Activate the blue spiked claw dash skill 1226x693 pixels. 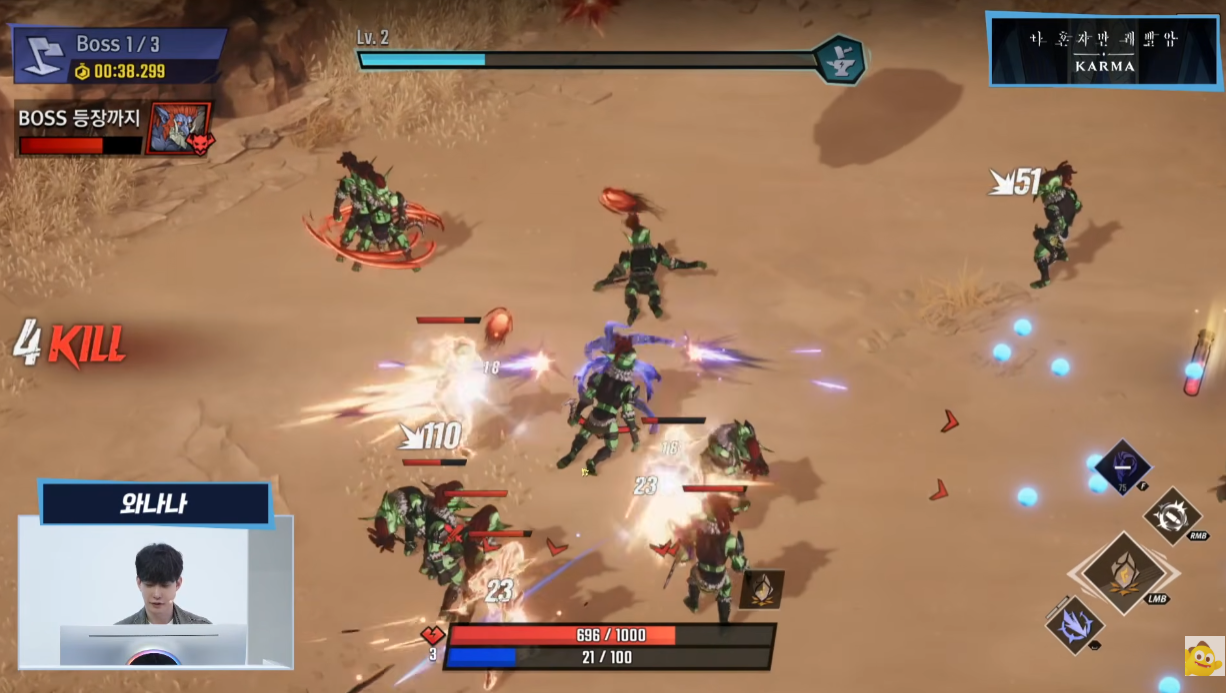1075,625
